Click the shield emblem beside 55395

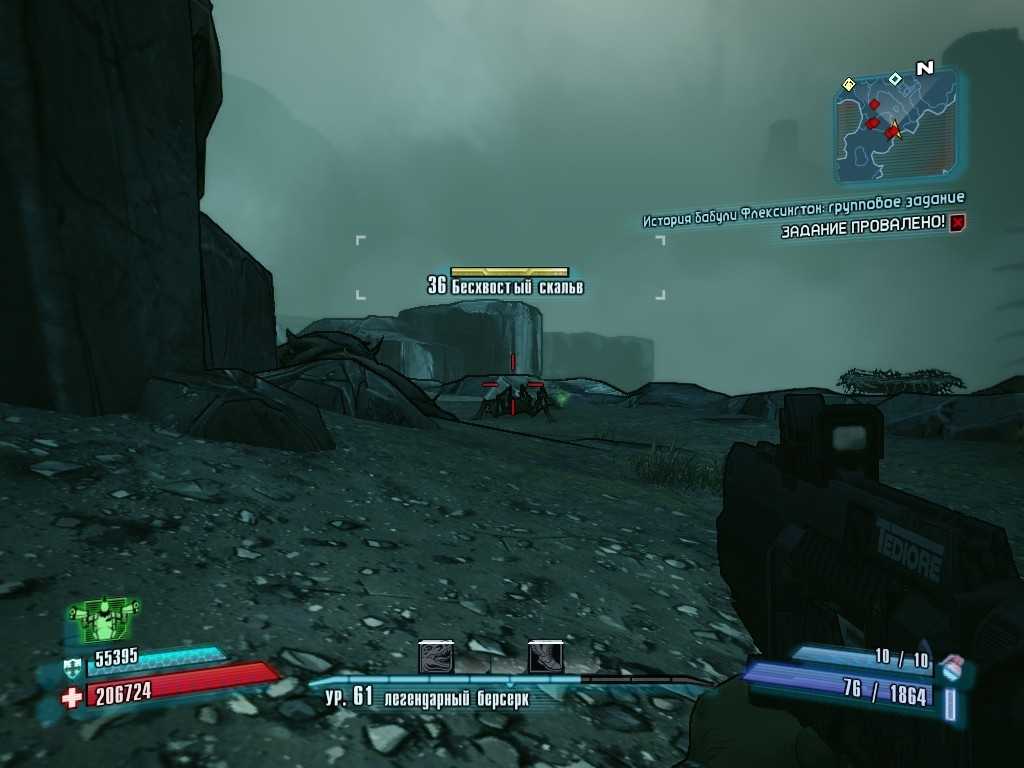click(x=71, y=664)
